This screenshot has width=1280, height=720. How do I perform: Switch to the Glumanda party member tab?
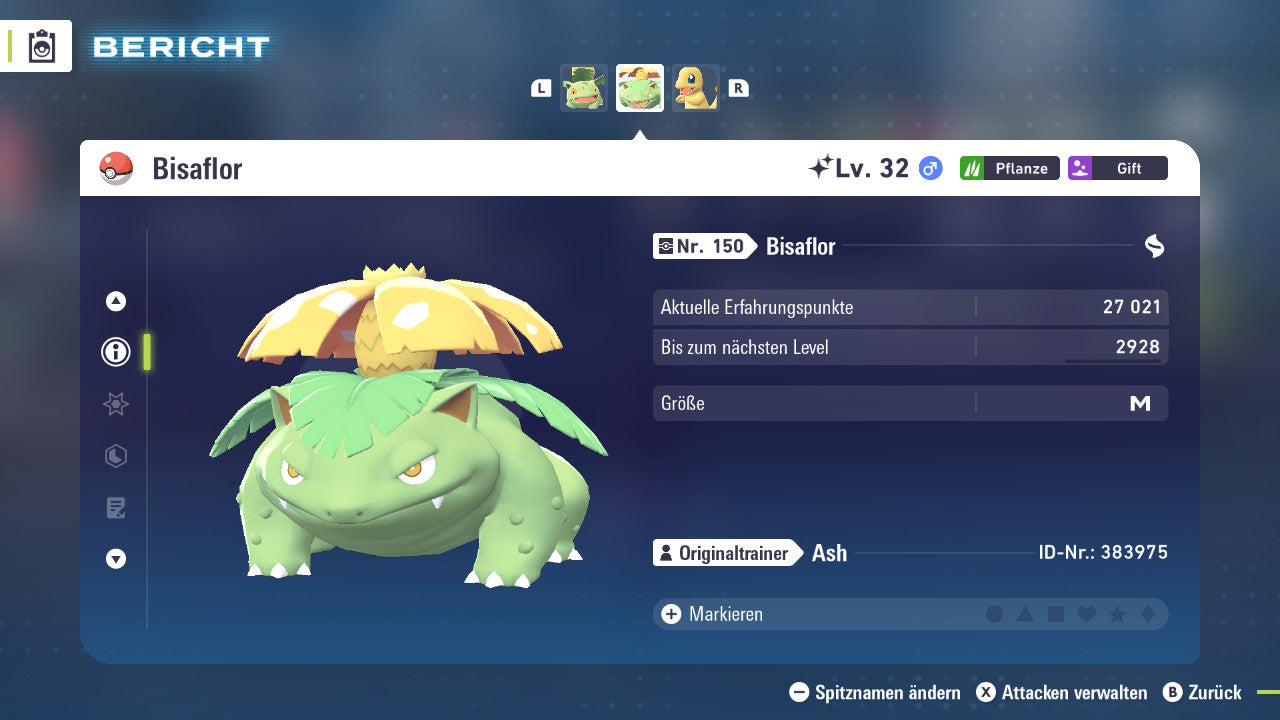697,87
